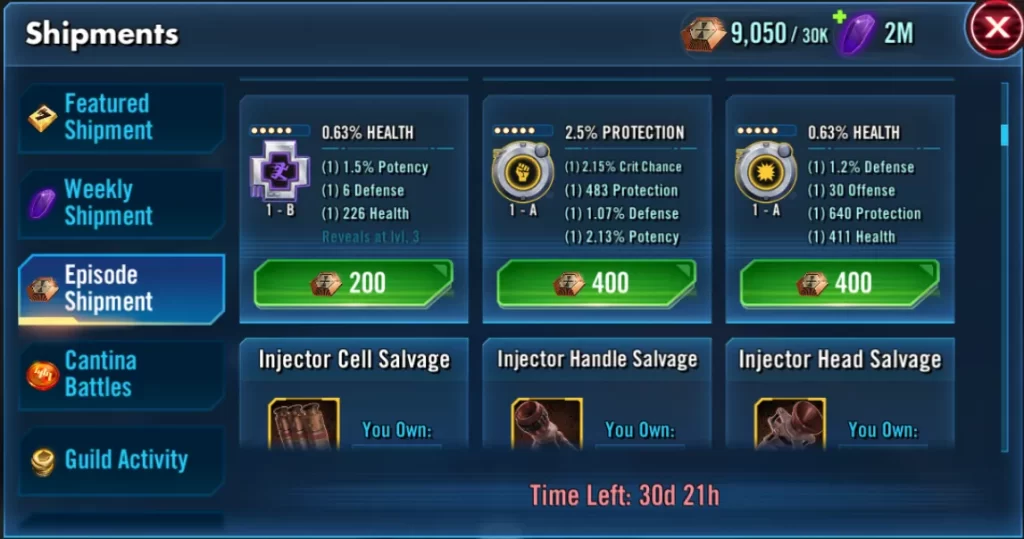Click the shipments list scrollbar
The width and height of the screenshot is (1024, 539).
pos(1004,134)
